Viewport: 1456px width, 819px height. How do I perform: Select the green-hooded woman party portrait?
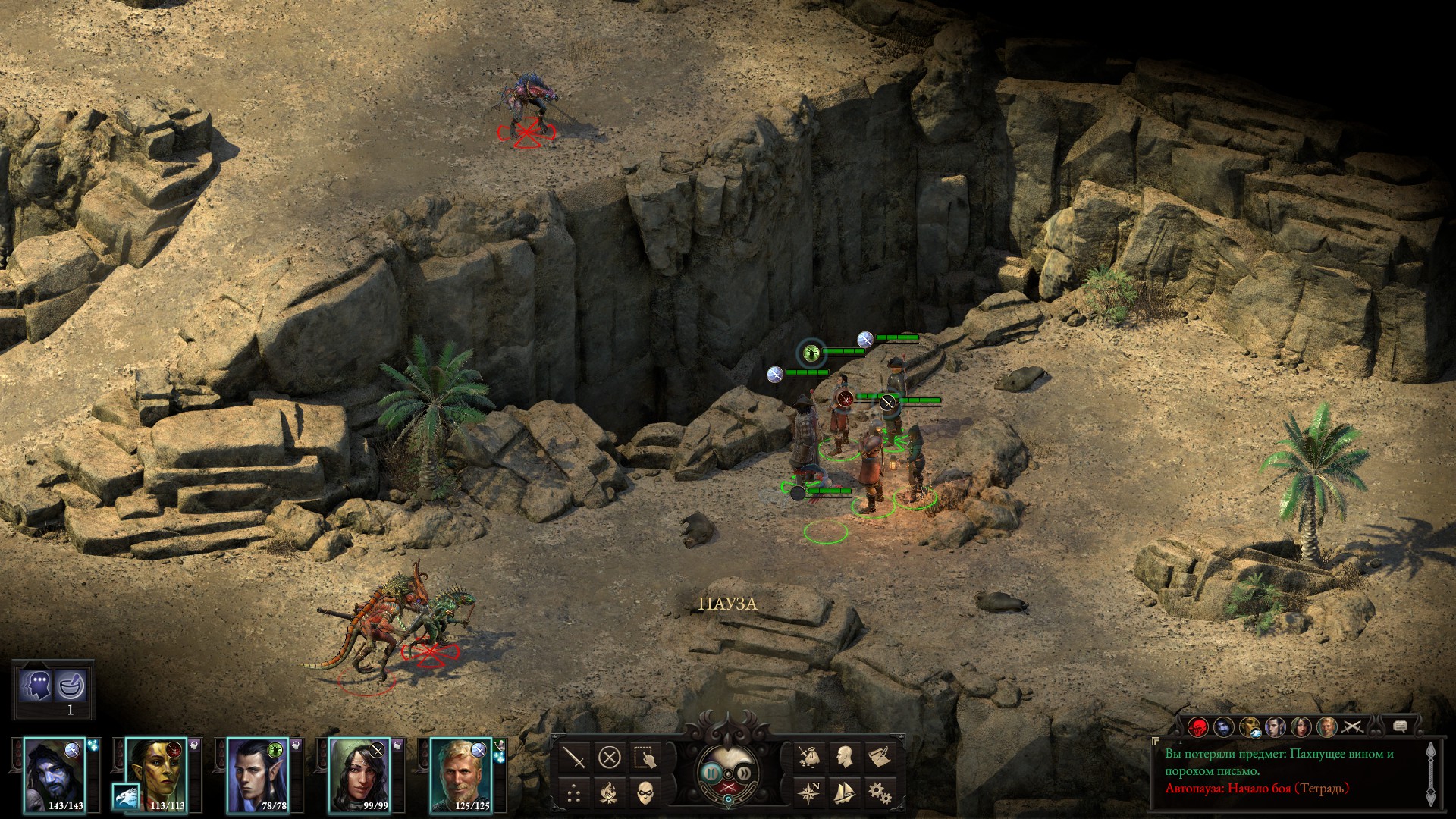[x=358, y=773]
